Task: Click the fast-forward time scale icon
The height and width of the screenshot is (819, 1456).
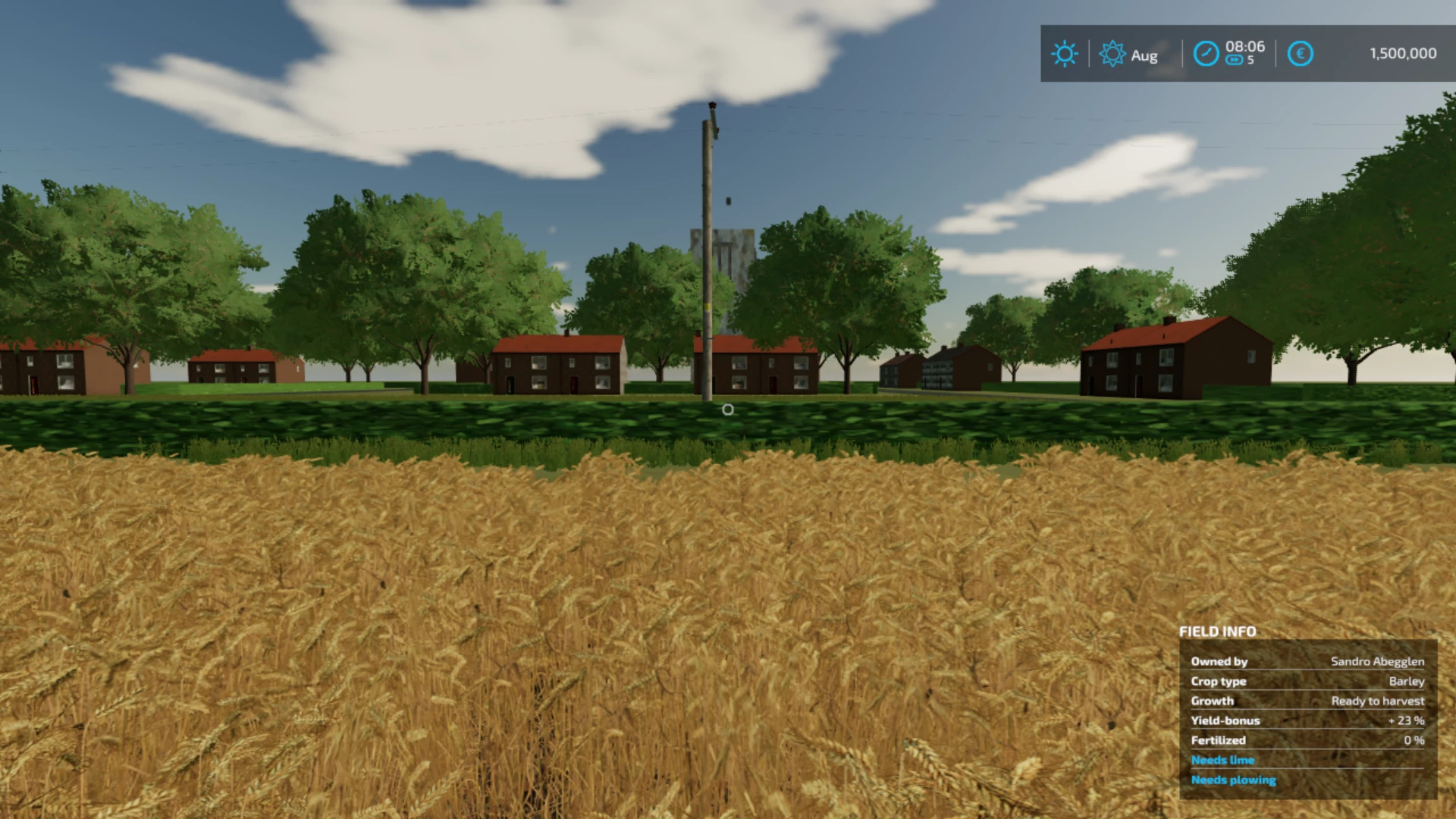Action: coord(1233,61)
